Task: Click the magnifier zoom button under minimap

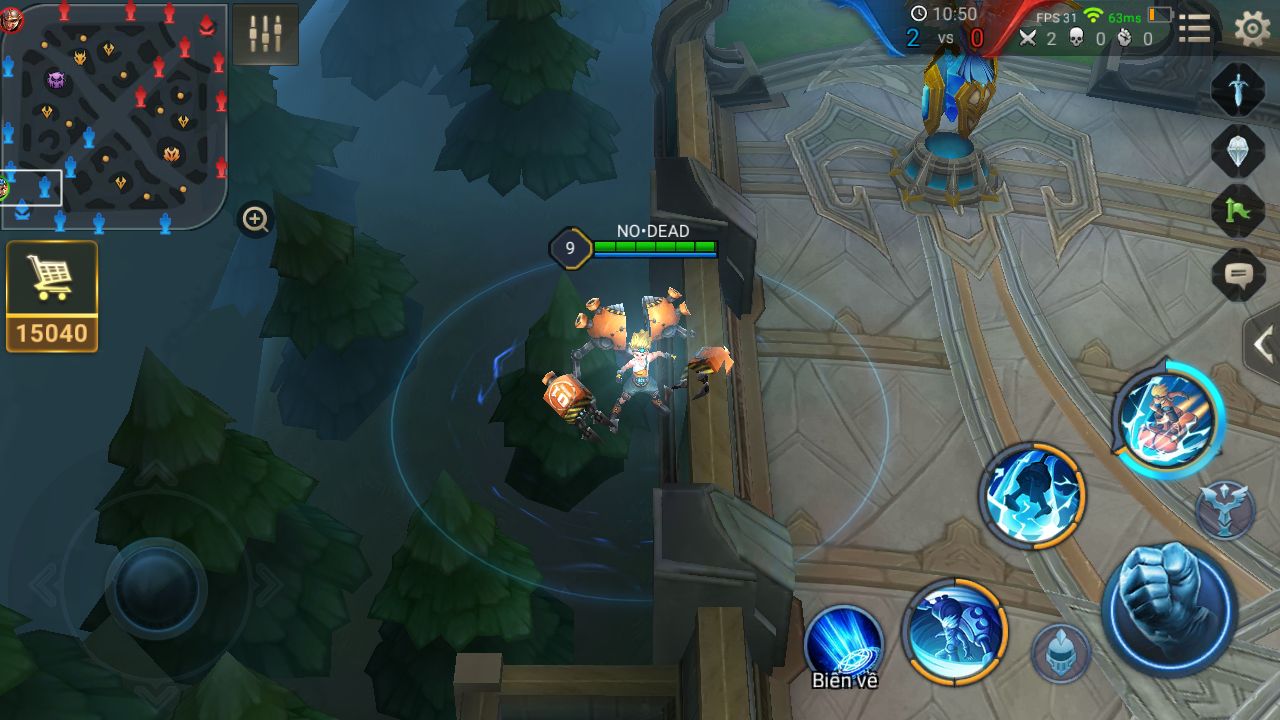Action: pos(256,219)
